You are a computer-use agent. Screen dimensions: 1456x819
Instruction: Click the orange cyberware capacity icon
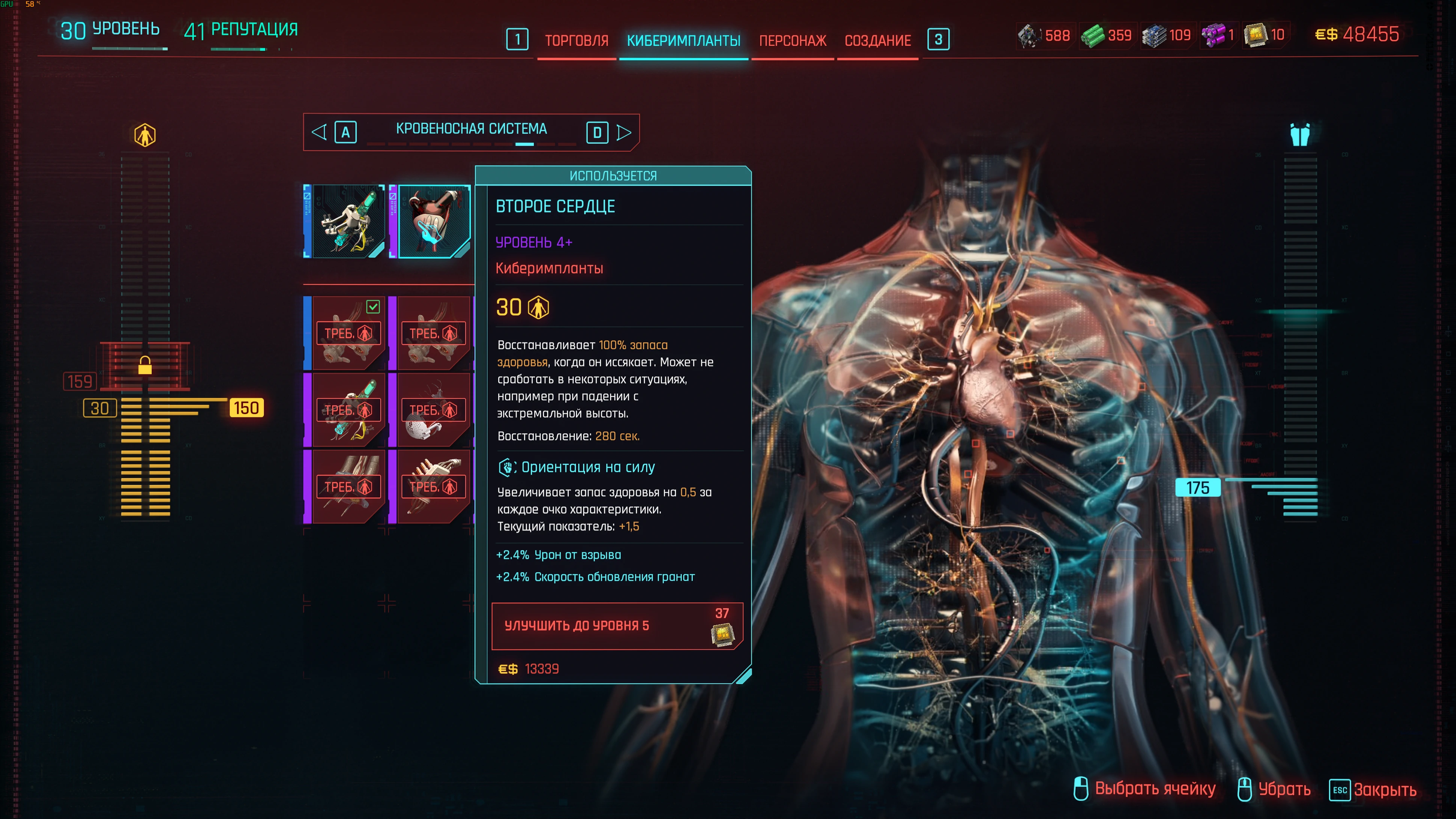[145, 135]
